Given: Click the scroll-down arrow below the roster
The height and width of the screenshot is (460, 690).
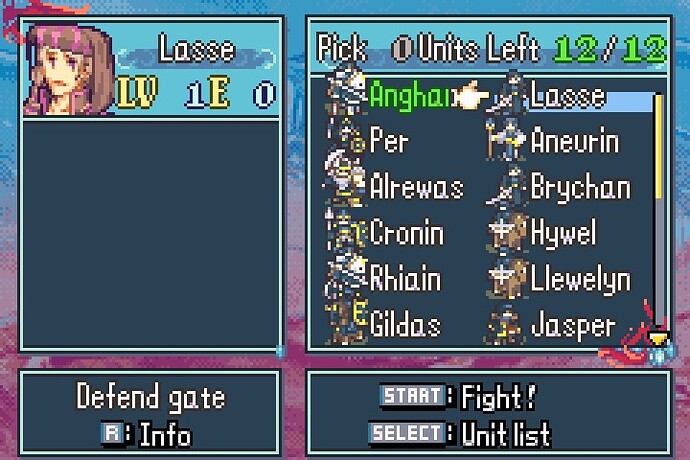Looking at the screenshot, I should (657, 340).
